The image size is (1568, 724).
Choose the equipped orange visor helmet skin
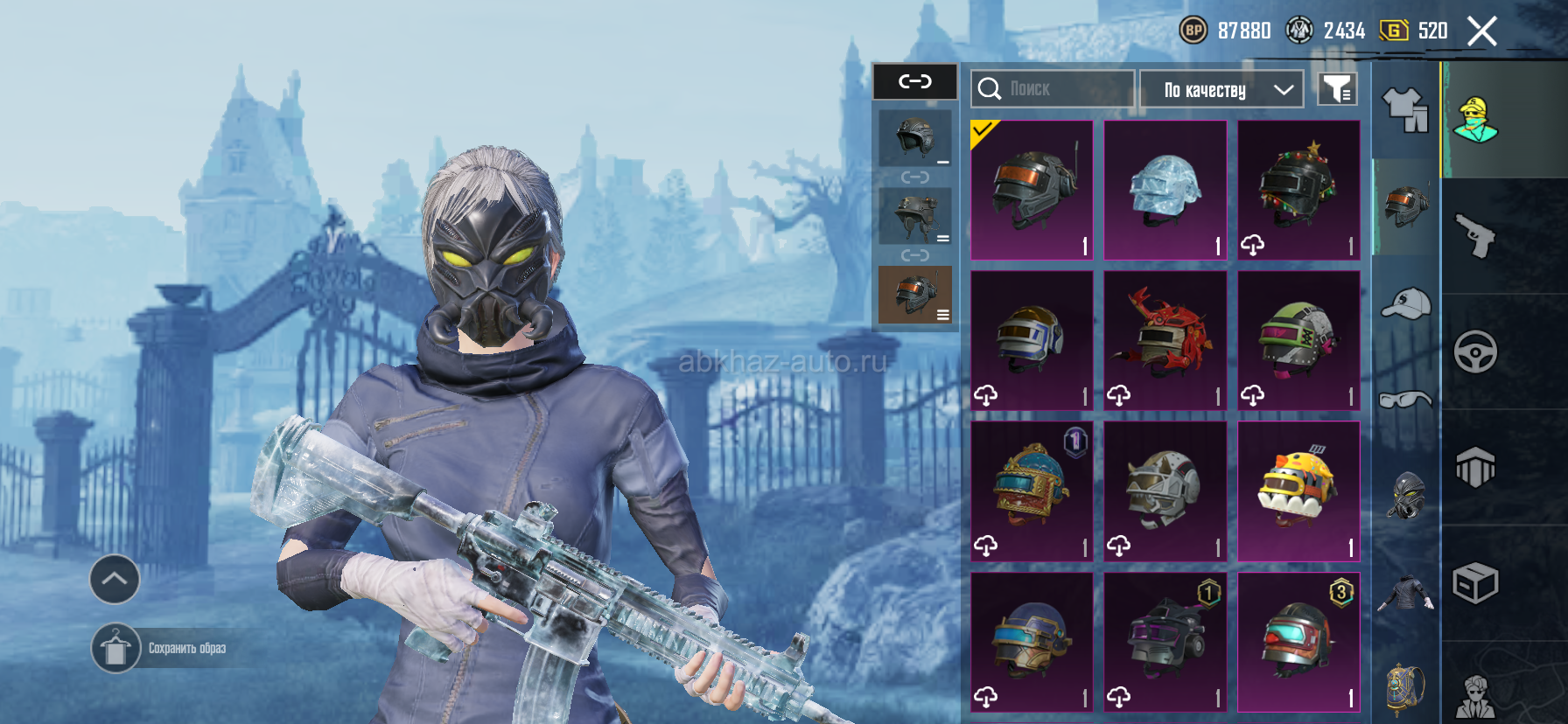tap(1032, 191)
